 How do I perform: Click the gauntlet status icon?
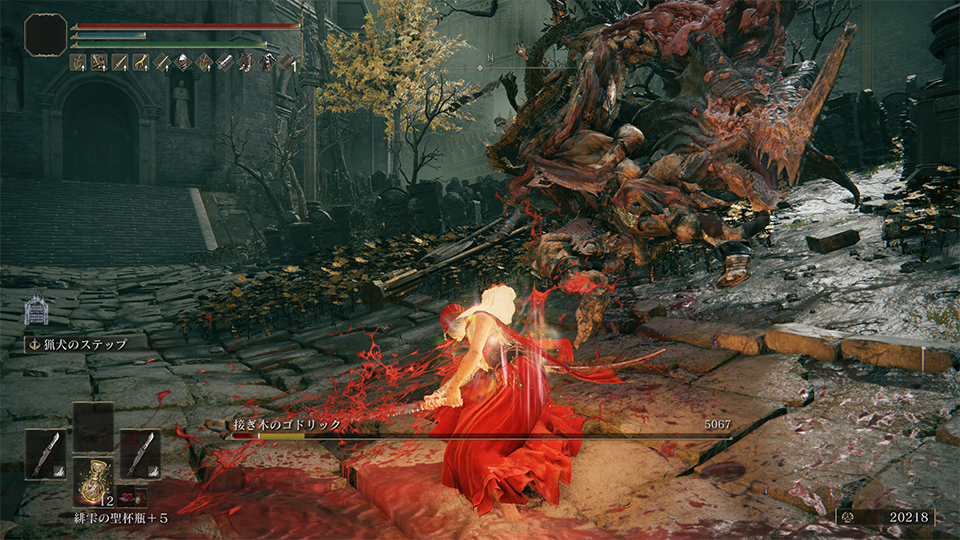point(223,62)
